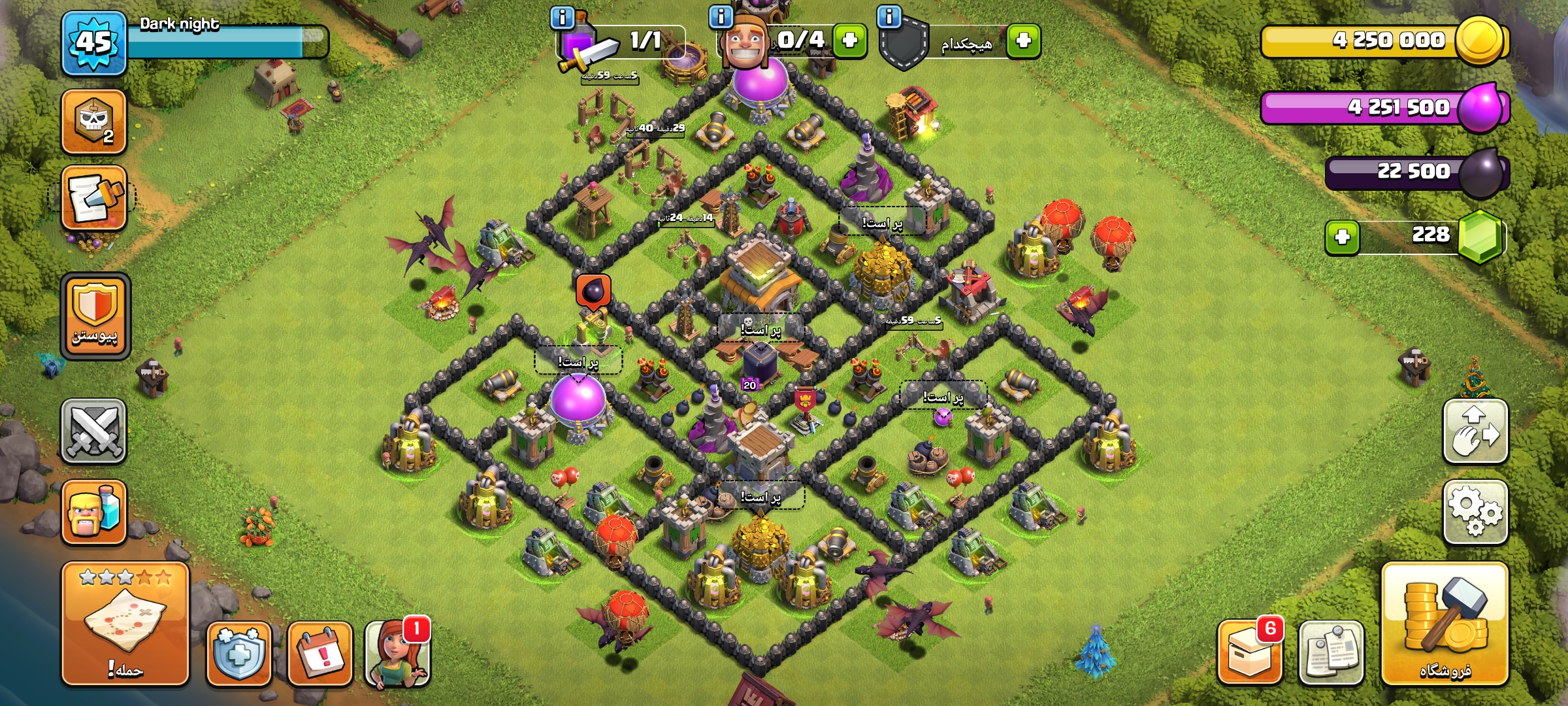Toggle the layout edit hand button
The width and height of the screenshot is (1568, 706).
[1475, 431]
